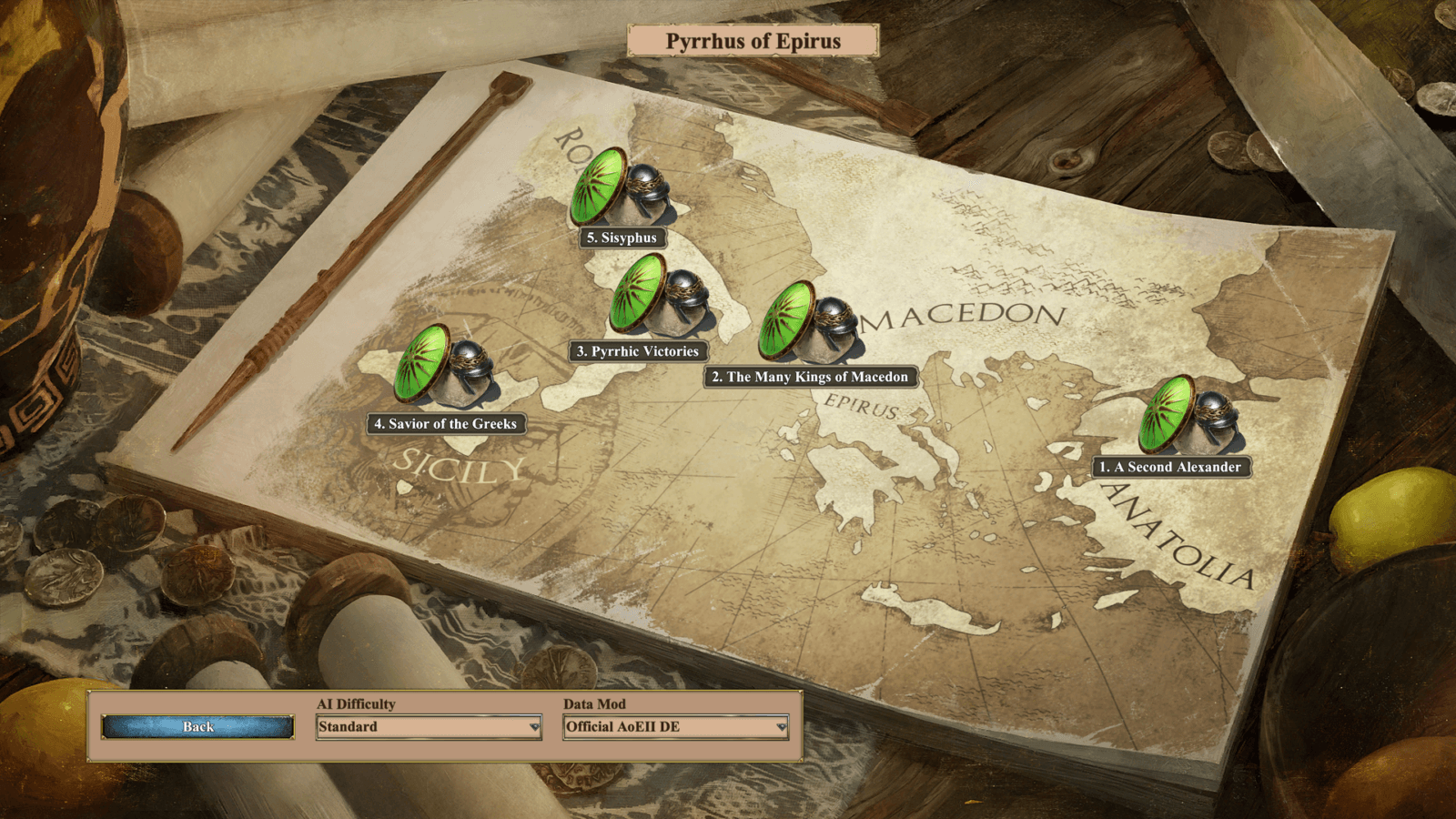The image size is (1456, 819).
Task: Click the Pyrrhus of Epirus title banner
Action: [753, 41]
